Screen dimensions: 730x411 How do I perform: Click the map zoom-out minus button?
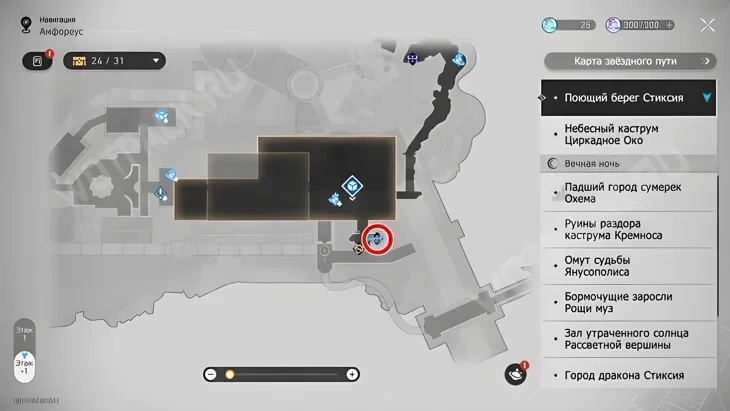click(211, 374)
